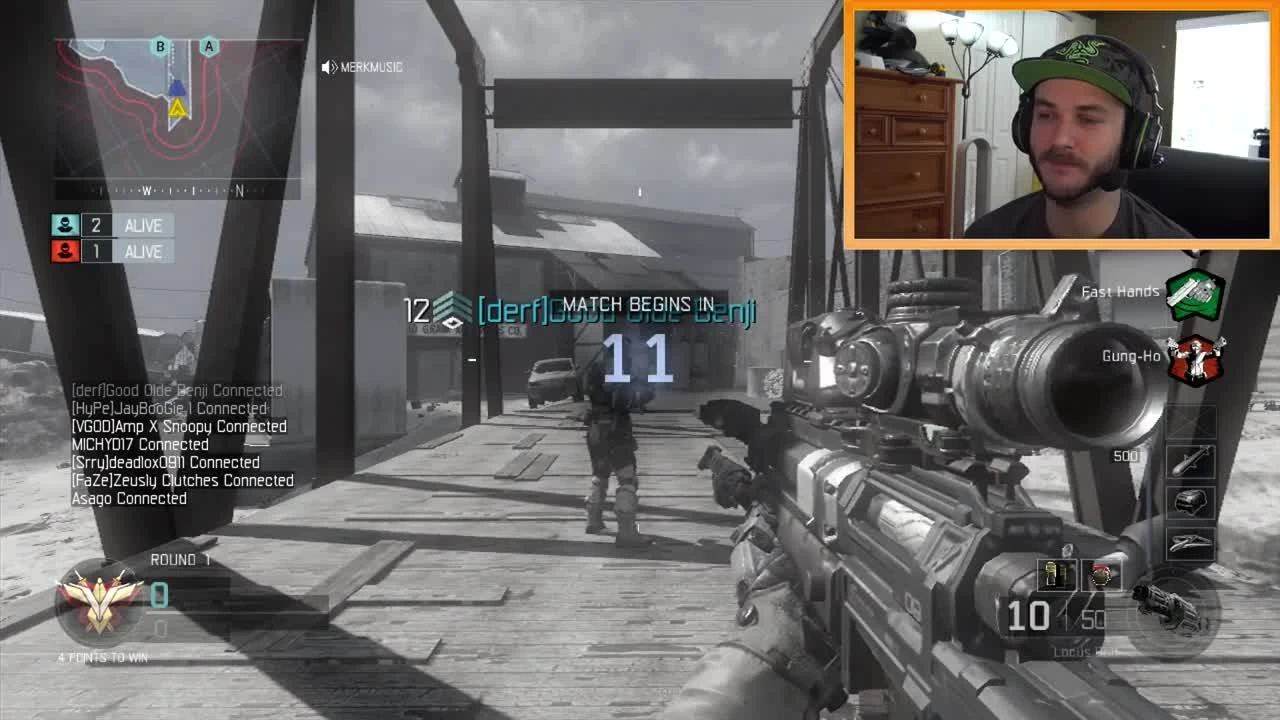Select objective marker B on the minimap
This screenshot has width=1280, height=720.
coord(157,46)
